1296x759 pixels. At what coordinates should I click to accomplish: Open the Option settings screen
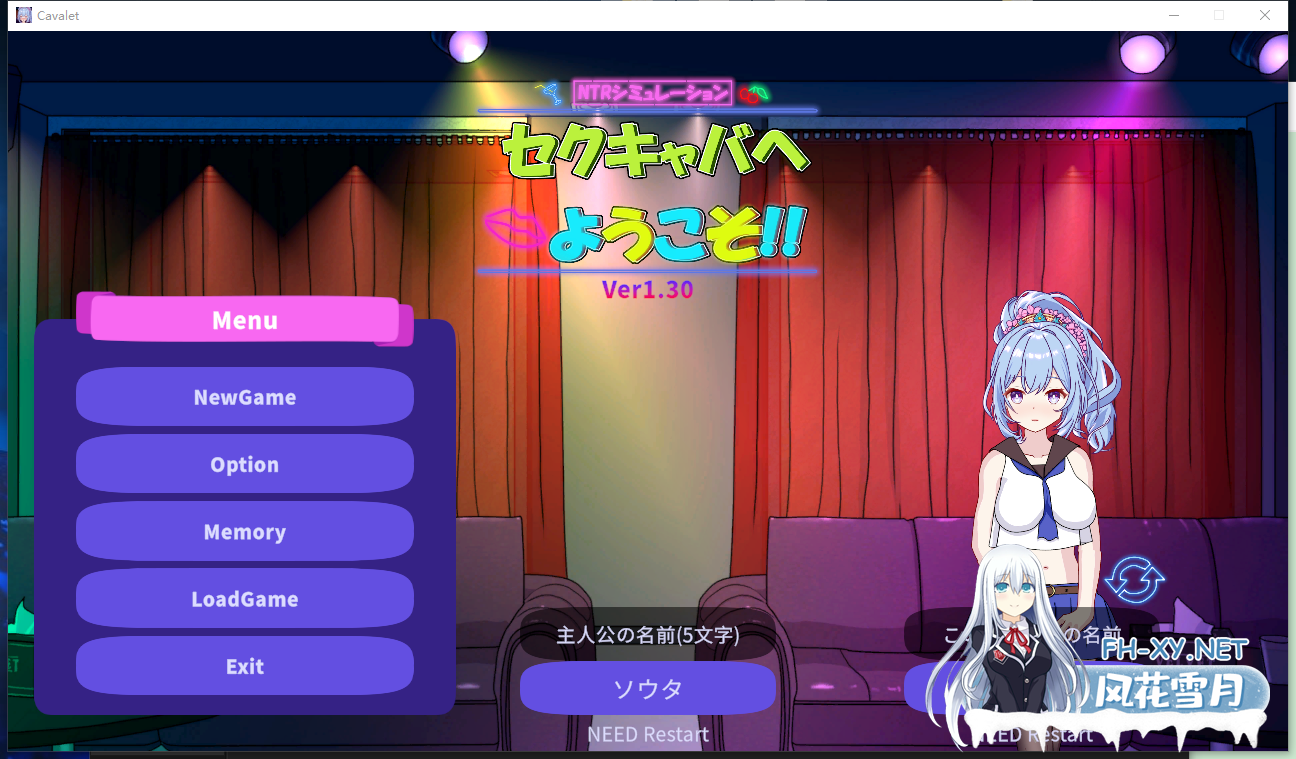[x=244, y=464]
